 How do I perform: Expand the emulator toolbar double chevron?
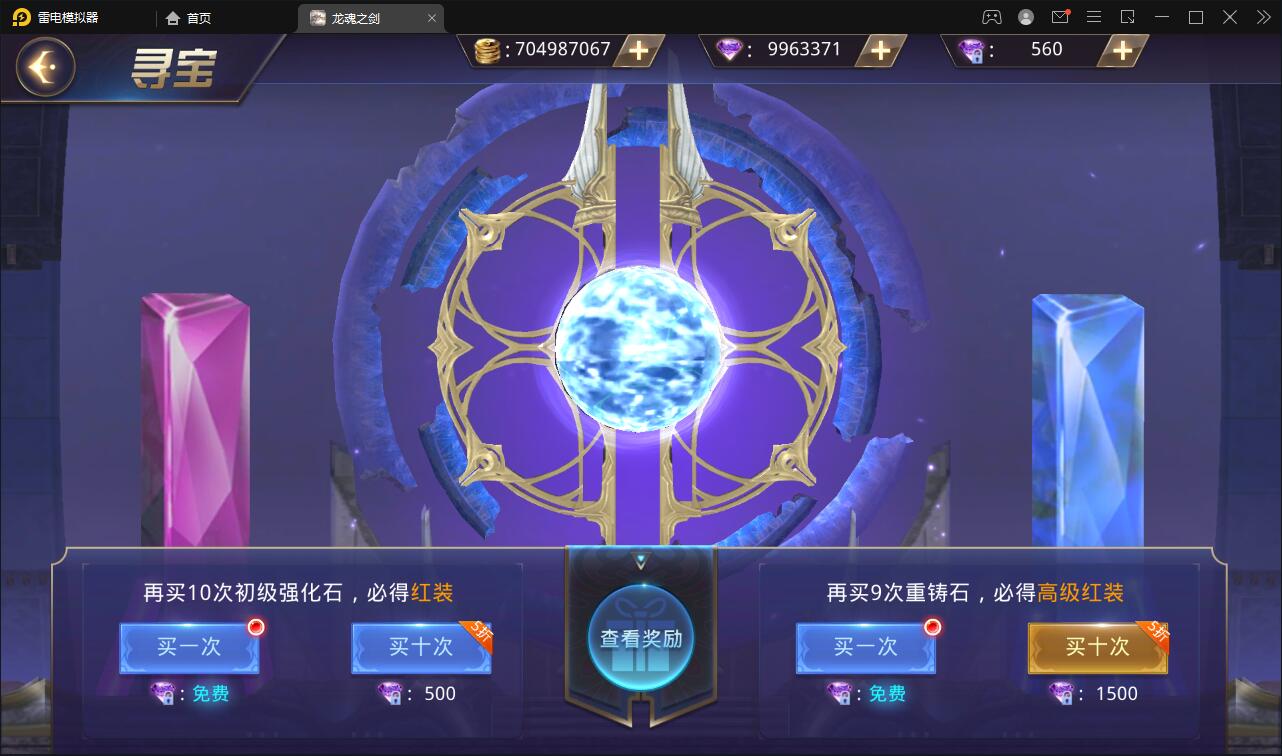click(1263, 16)
